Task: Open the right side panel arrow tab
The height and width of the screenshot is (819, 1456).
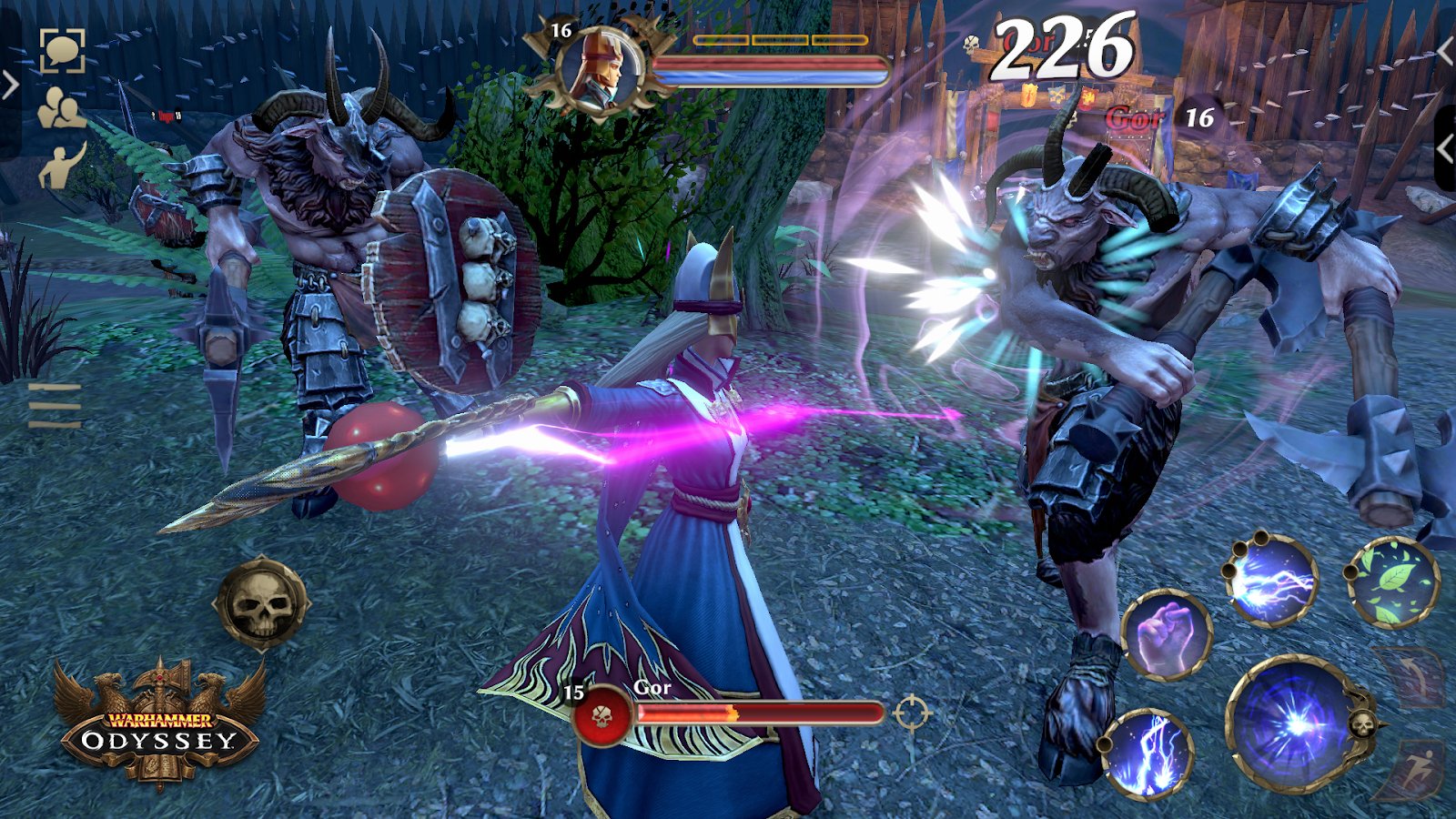Action: [x=1444, y=147]
